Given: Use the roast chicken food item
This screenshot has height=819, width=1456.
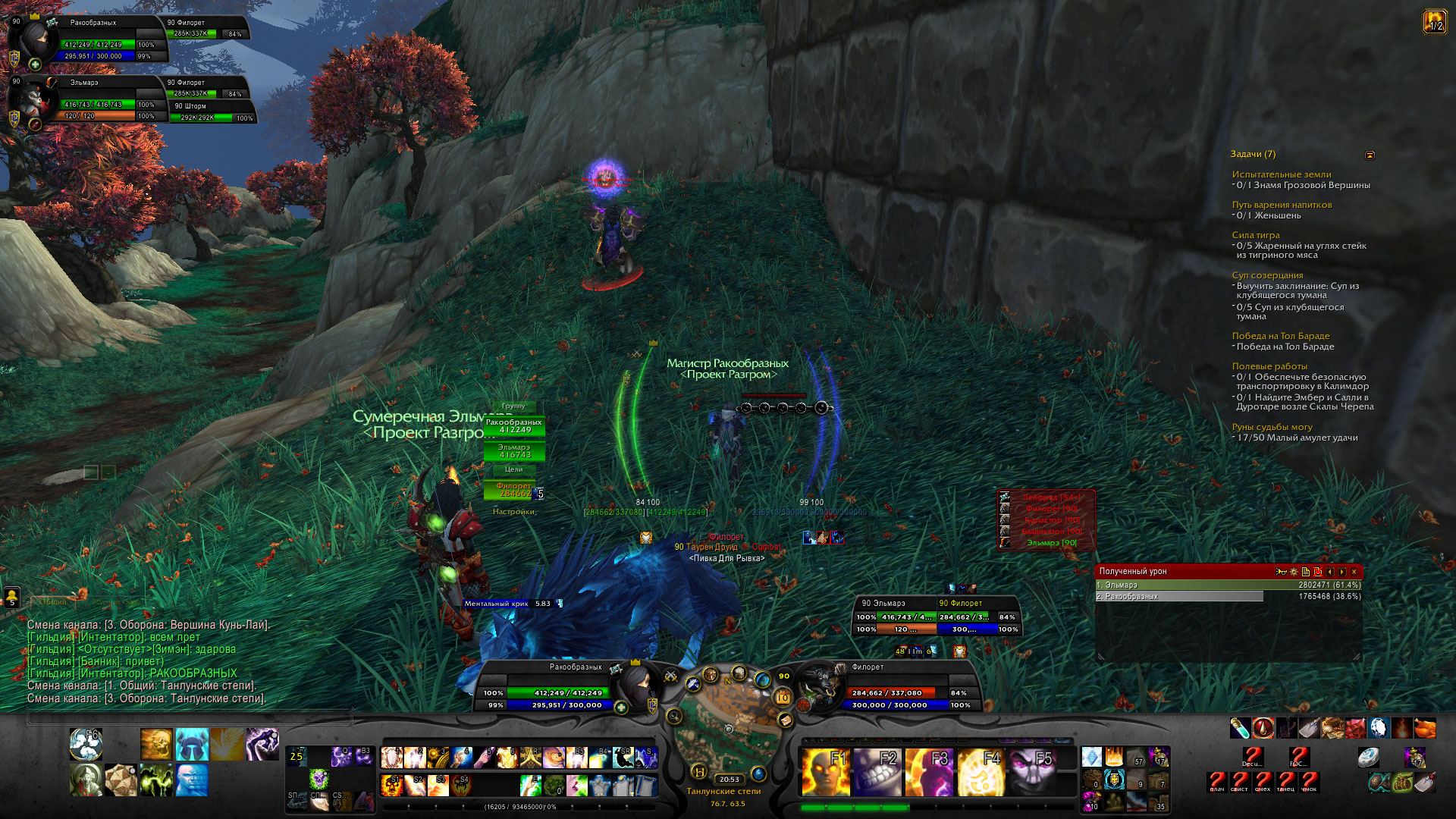Looking at the screenshot, I should tap(1425, 728).
